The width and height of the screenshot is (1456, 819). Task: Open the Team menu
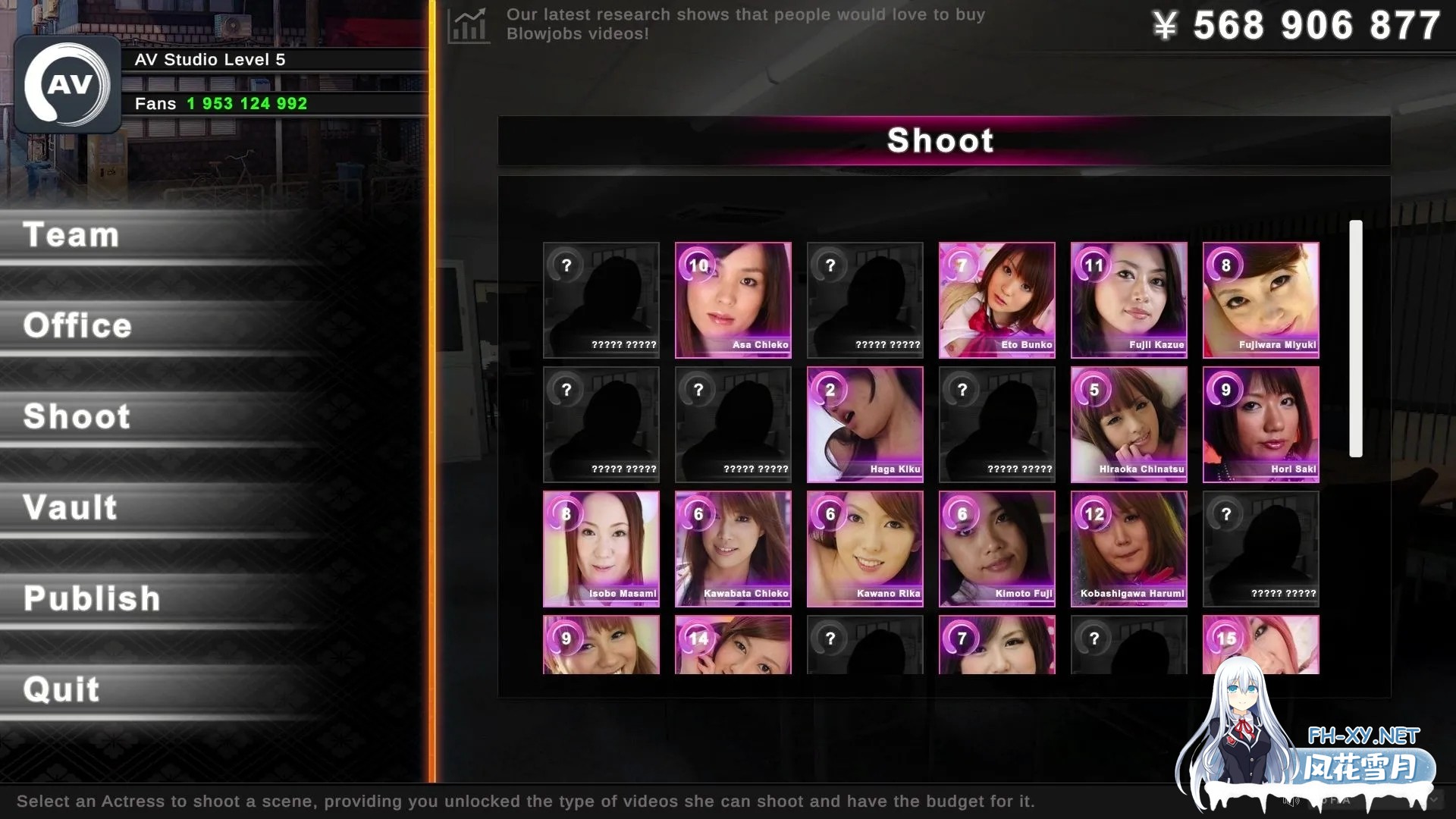[72, 235]
